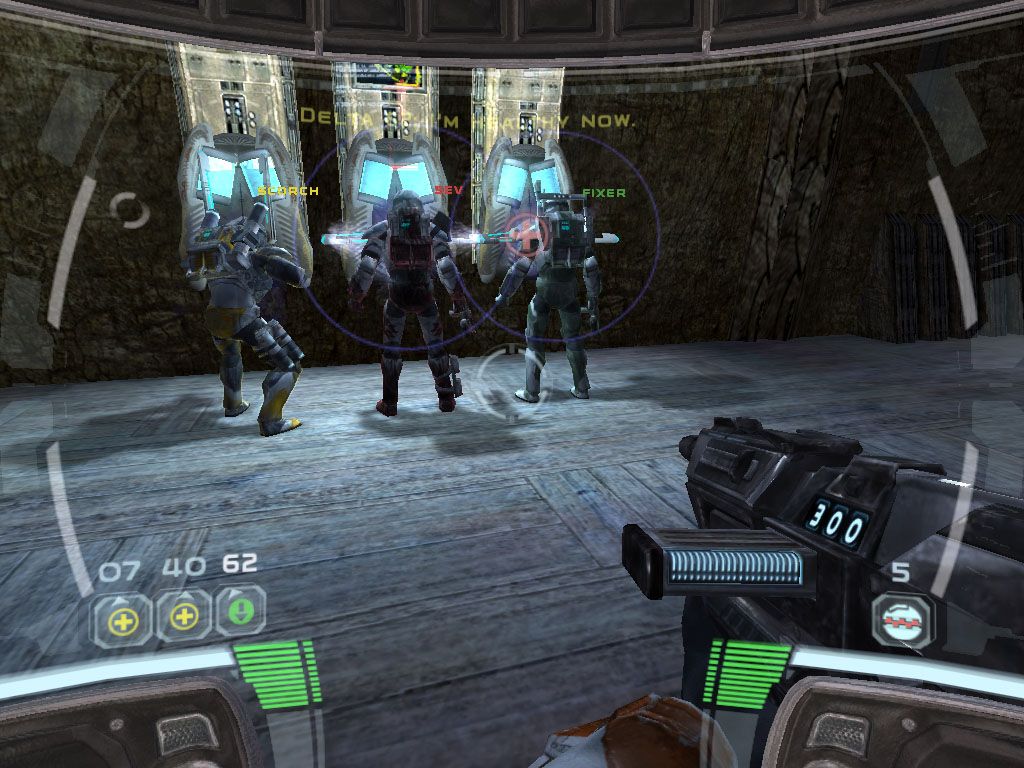1024x768 pixels.
Task: Click the yellow Scorch name tag
Action: pyautogui.click(x=288, y=190)
